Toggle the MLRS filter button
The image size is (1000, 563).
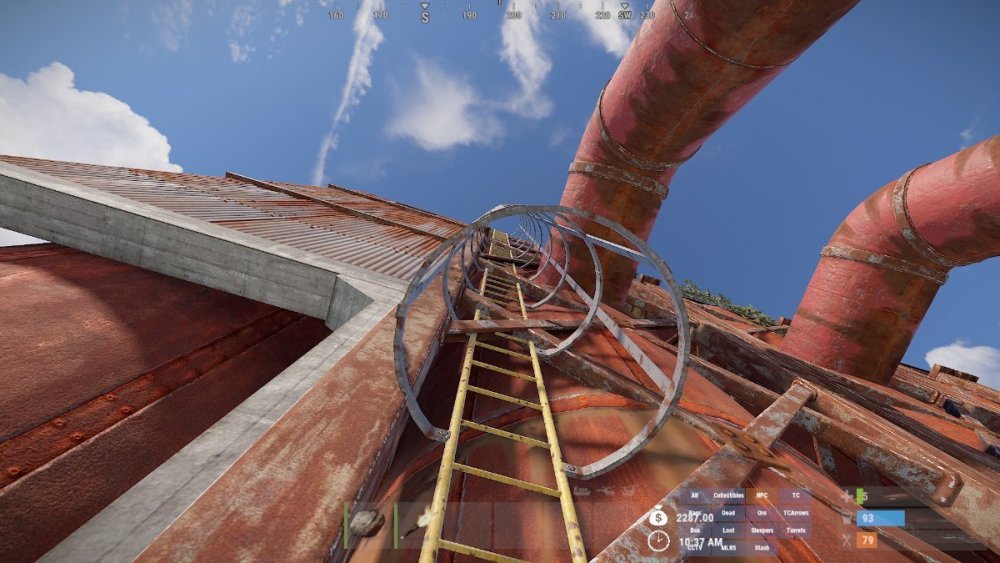coord(729,547)
